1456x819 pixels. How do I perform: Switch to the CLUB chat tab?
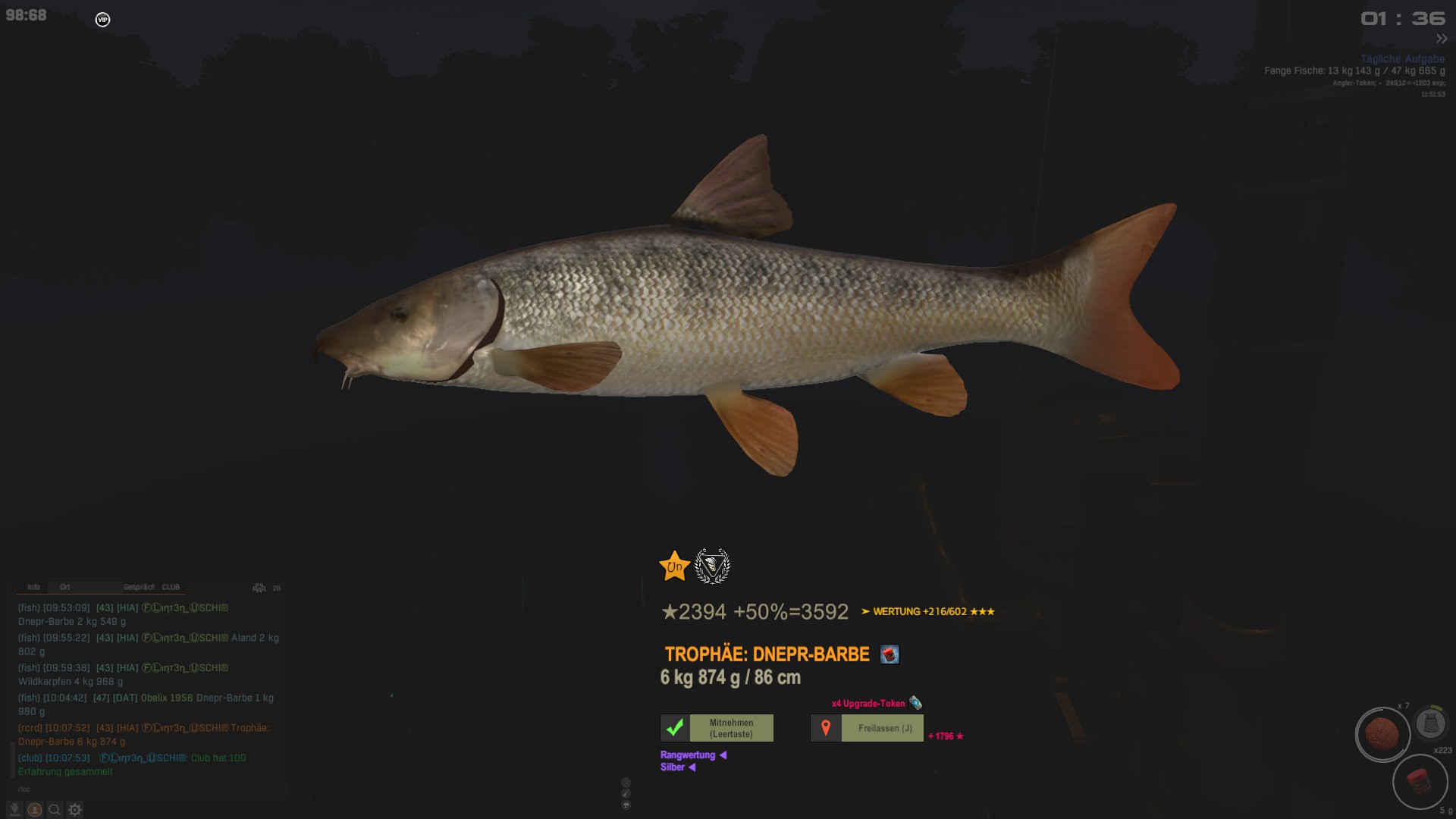(171, 587)
